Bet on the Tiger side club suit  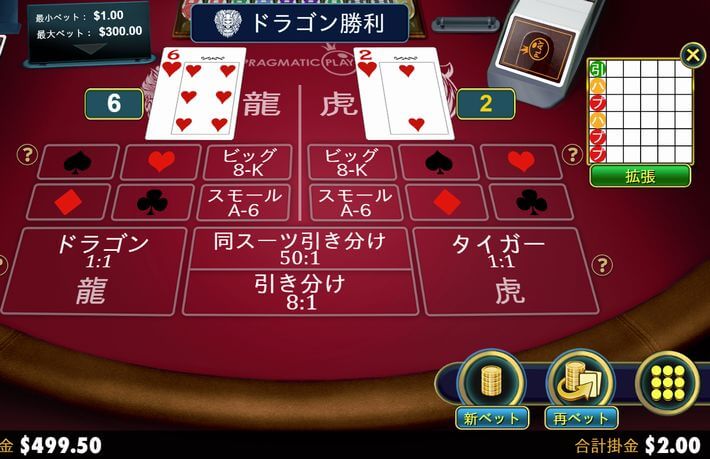pyautogui.click(x=531, y=202)
